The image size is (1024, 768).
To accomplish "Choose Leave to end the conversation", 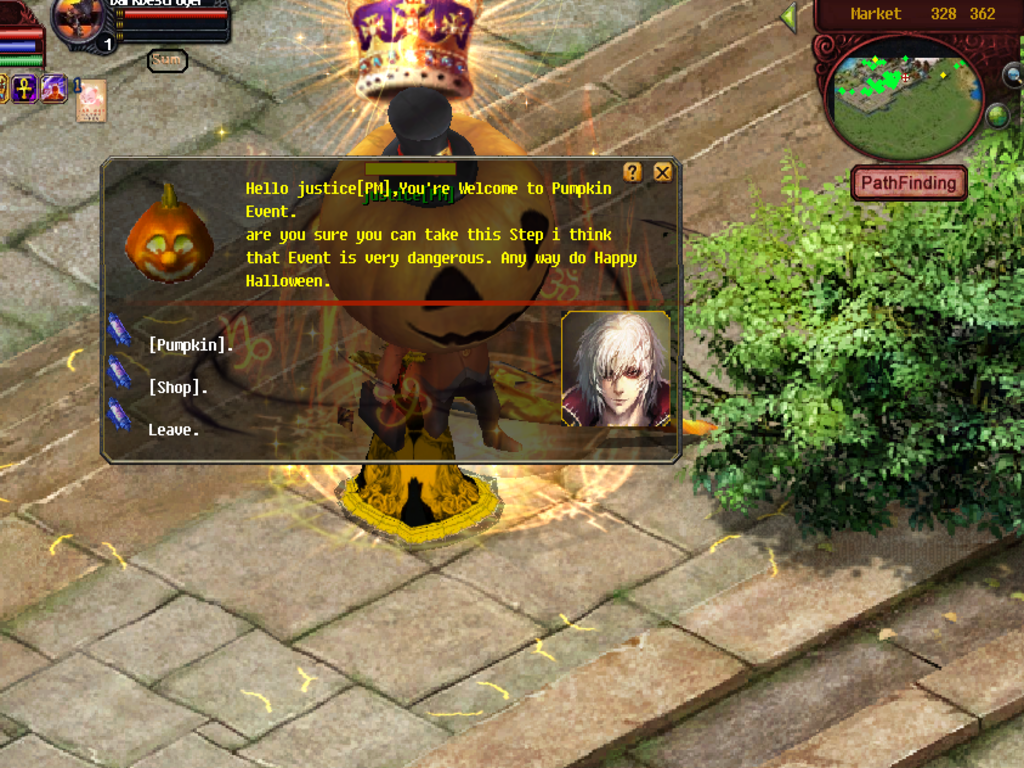I will click(173, 430).
